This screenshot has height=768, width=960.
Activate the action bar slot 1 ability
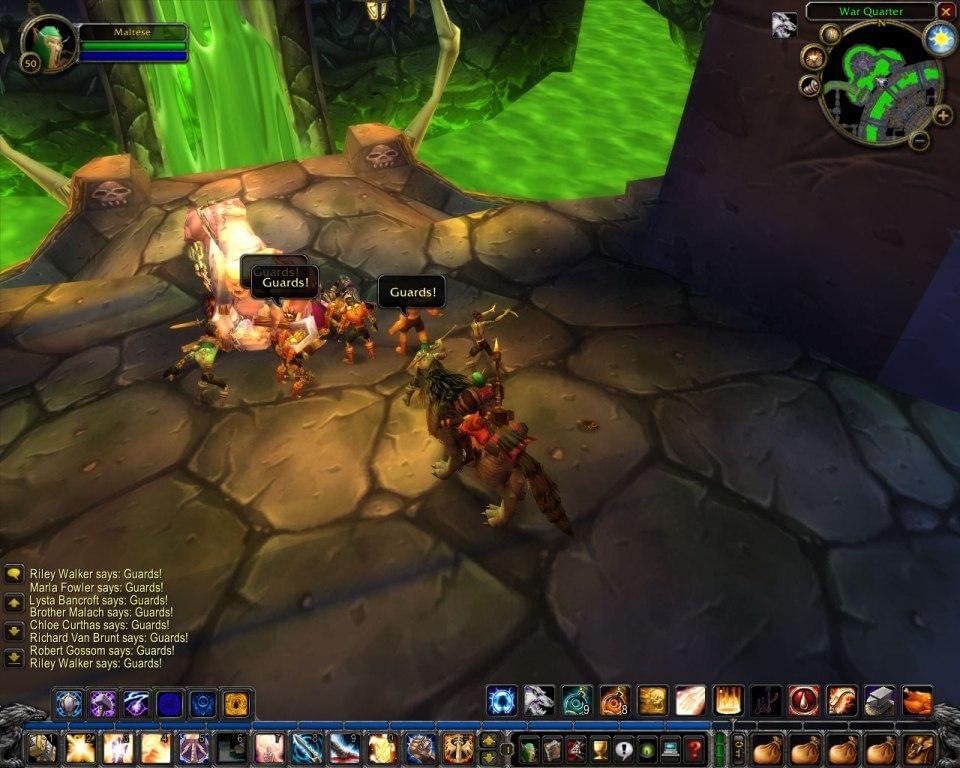coord(41,748)
